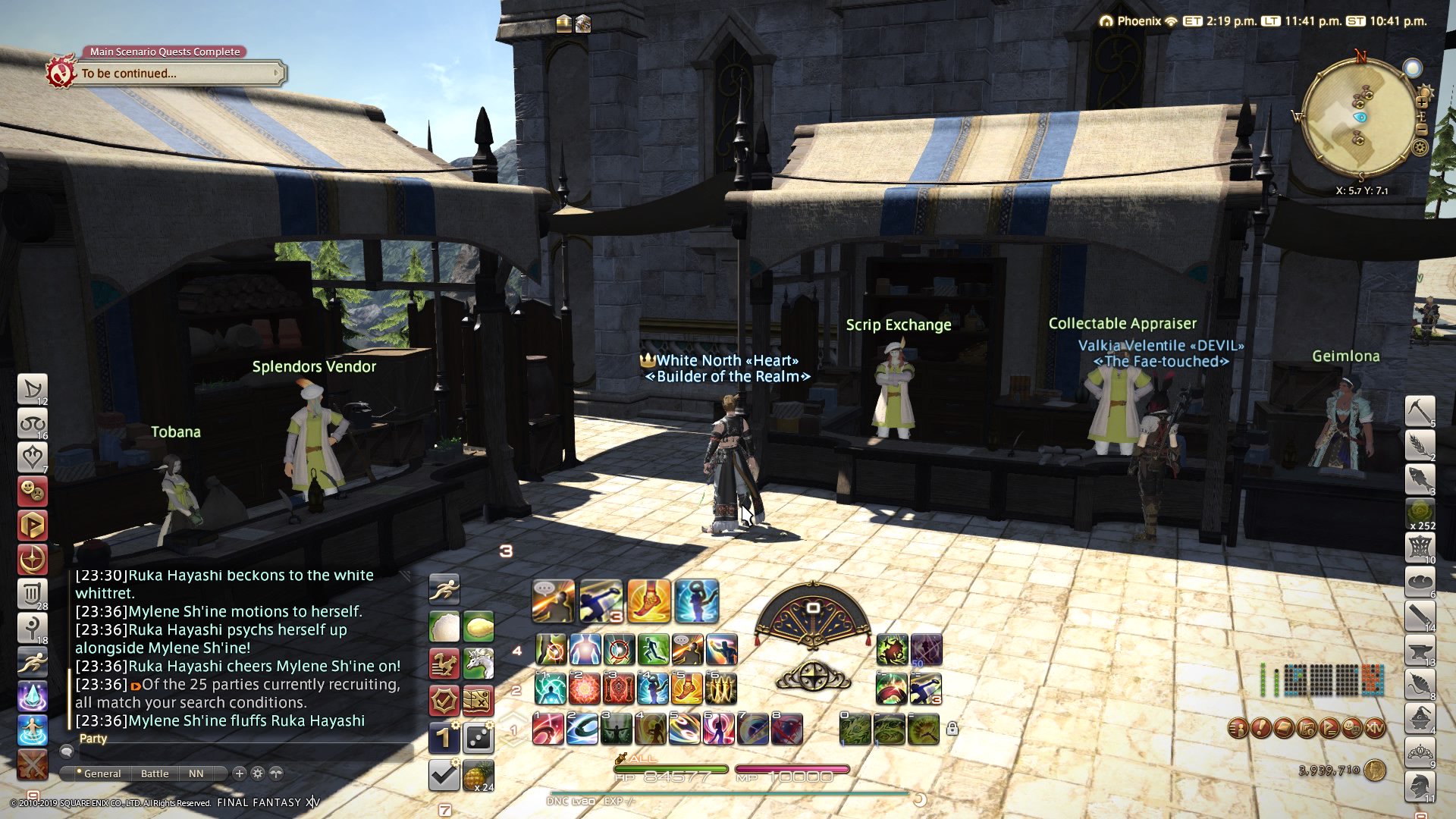Open the NN chat tab
This screenshot has height=819, width=1456.
click(196, 773)
